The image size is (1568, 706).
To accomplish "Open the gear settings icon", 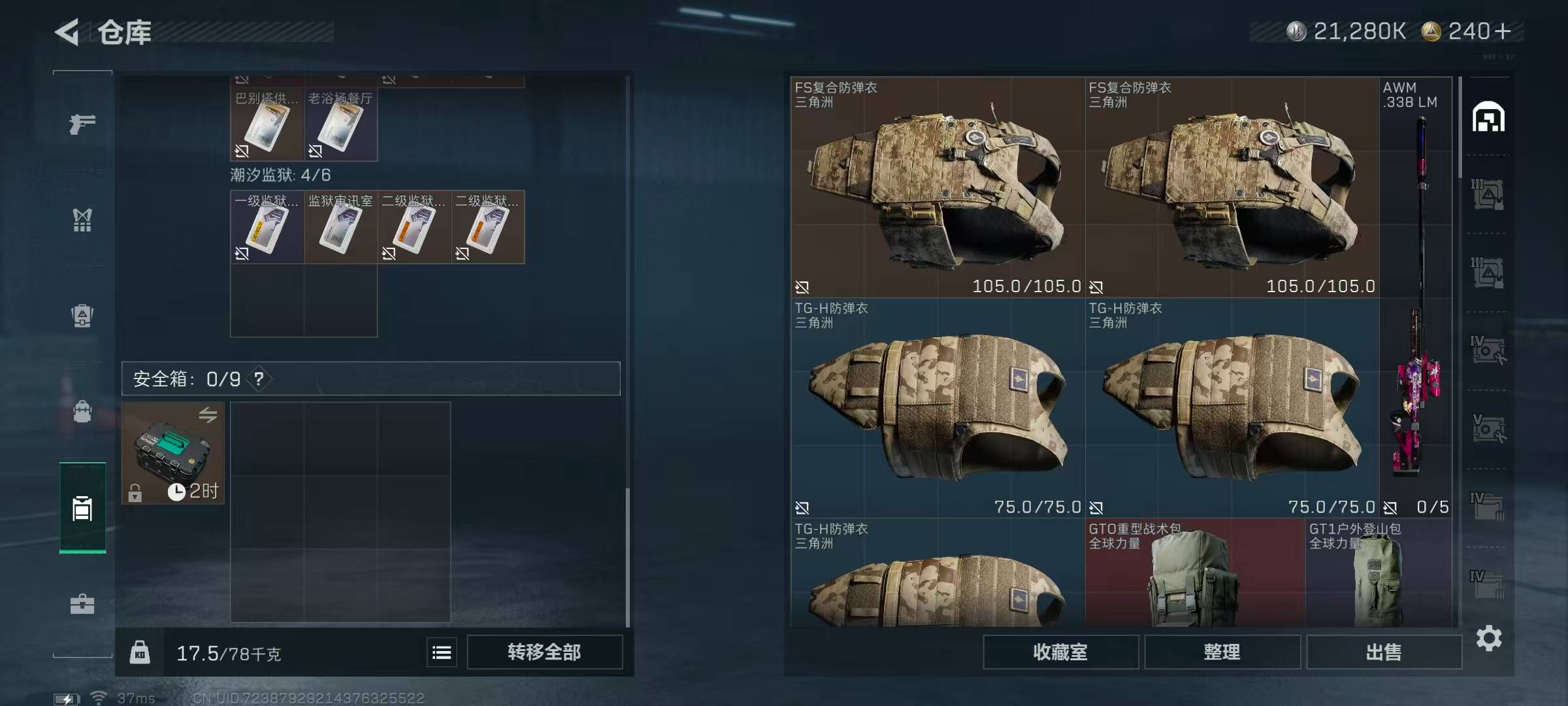I will point(1488,638).
